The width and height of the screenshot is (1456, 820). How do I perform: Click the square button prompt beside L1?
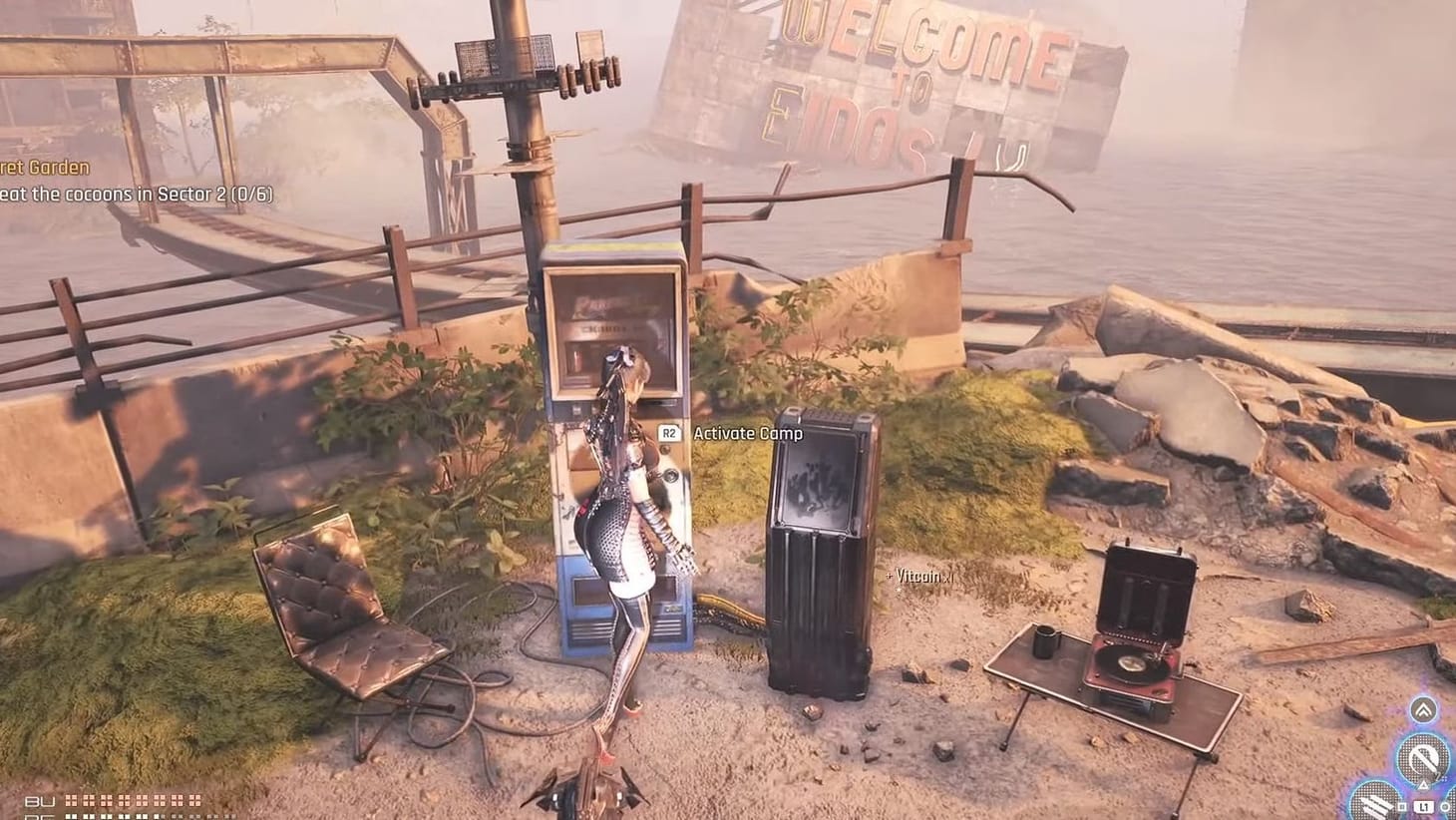click(x=1401, y=805)
